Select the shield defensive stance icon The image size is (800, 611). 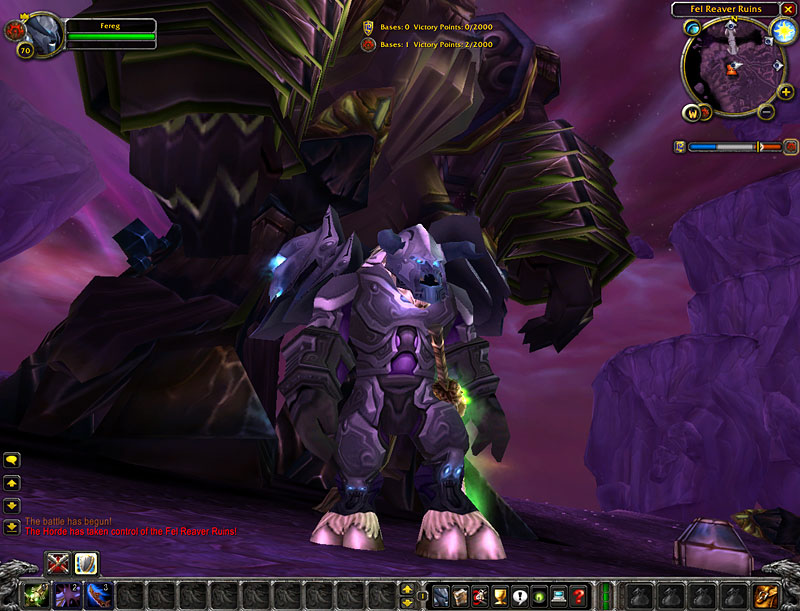point(84,563)
